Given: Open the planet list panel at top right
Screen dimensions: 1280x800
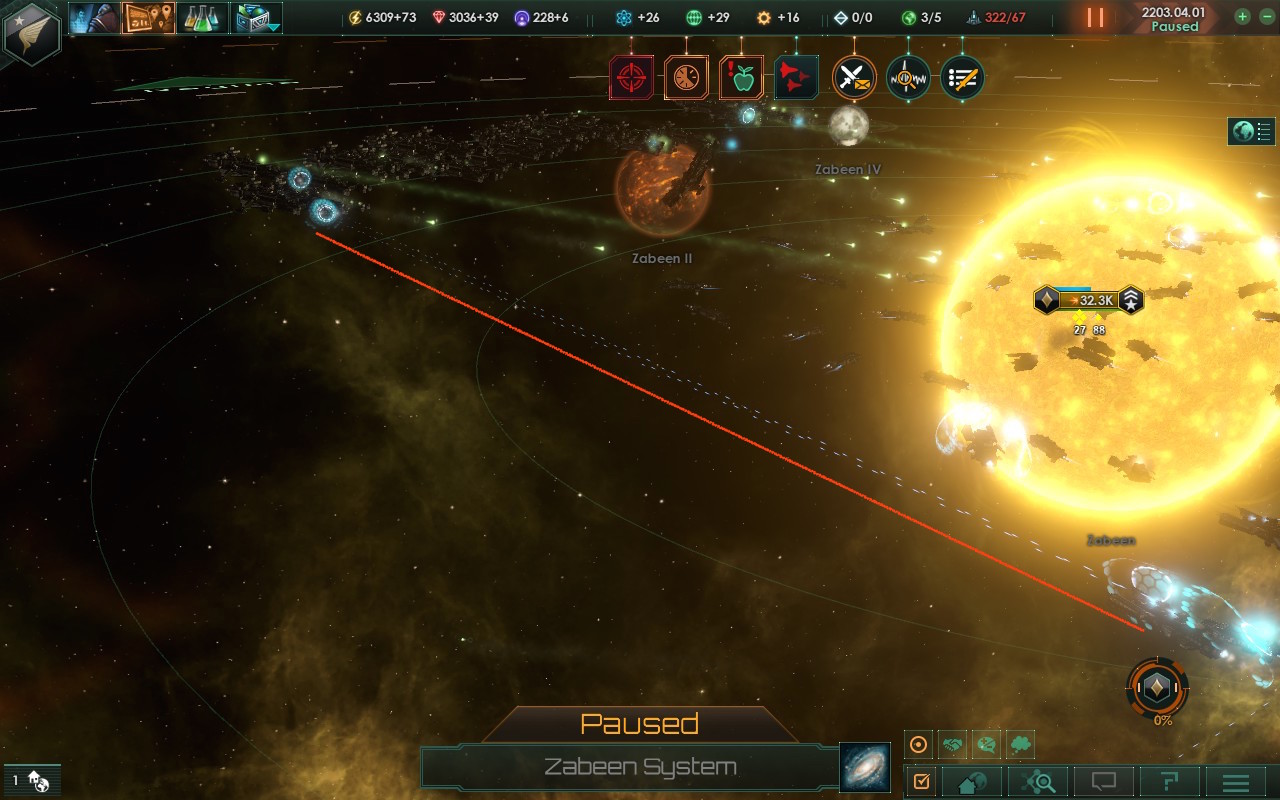Looking at the screenshot, I should 1250,130.
